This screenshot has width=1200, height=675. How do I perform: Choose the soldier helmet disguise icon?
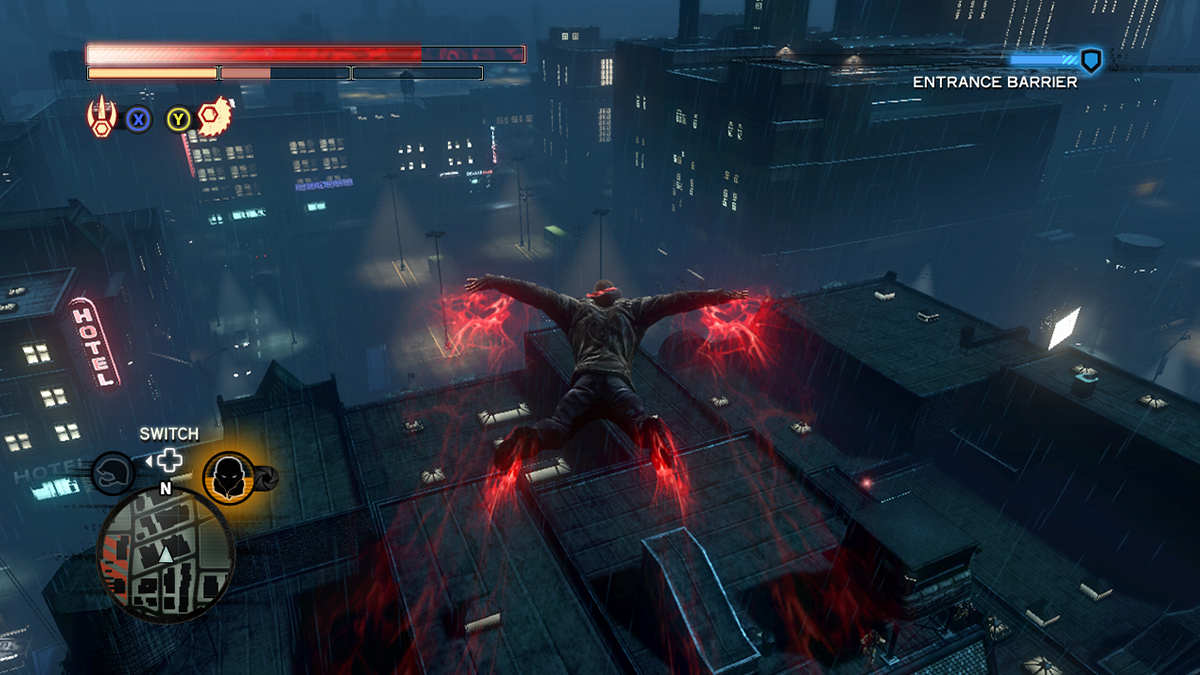[x=113, y=473]
